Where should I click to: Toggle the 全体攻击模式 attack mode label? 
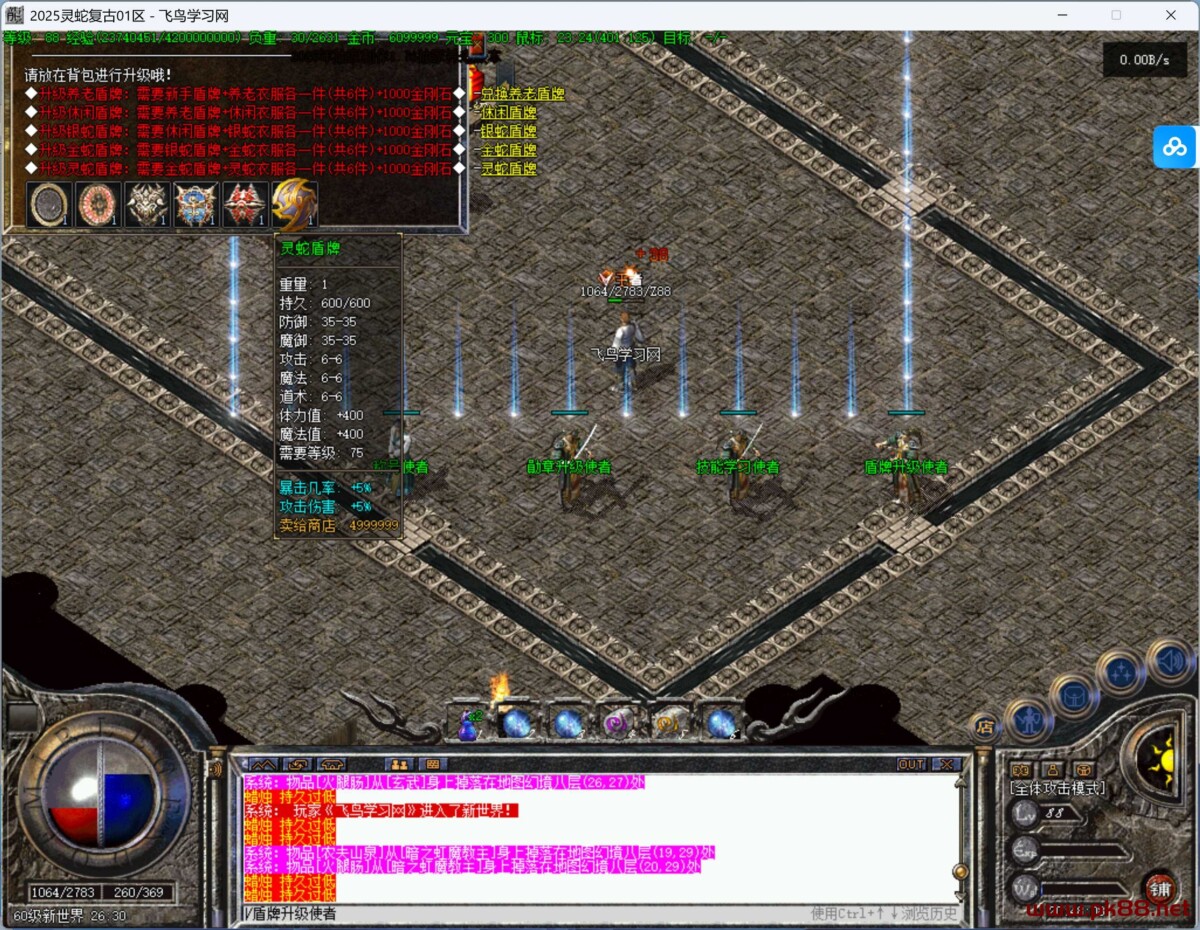pos(1058,789)
